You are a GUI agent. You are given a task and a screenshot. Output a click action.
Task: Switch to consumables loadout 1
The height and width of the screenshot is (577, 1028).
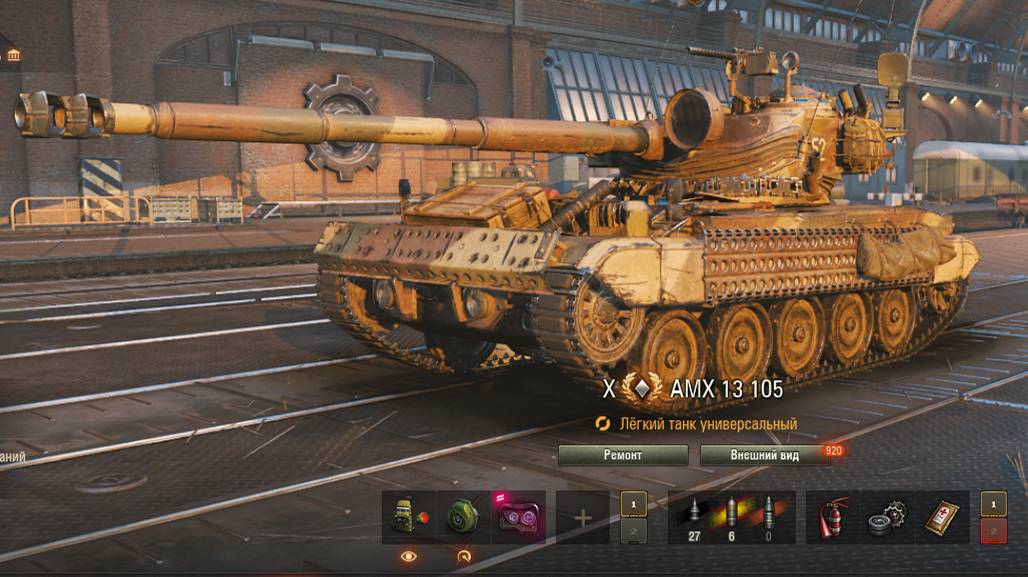[993, 504]
